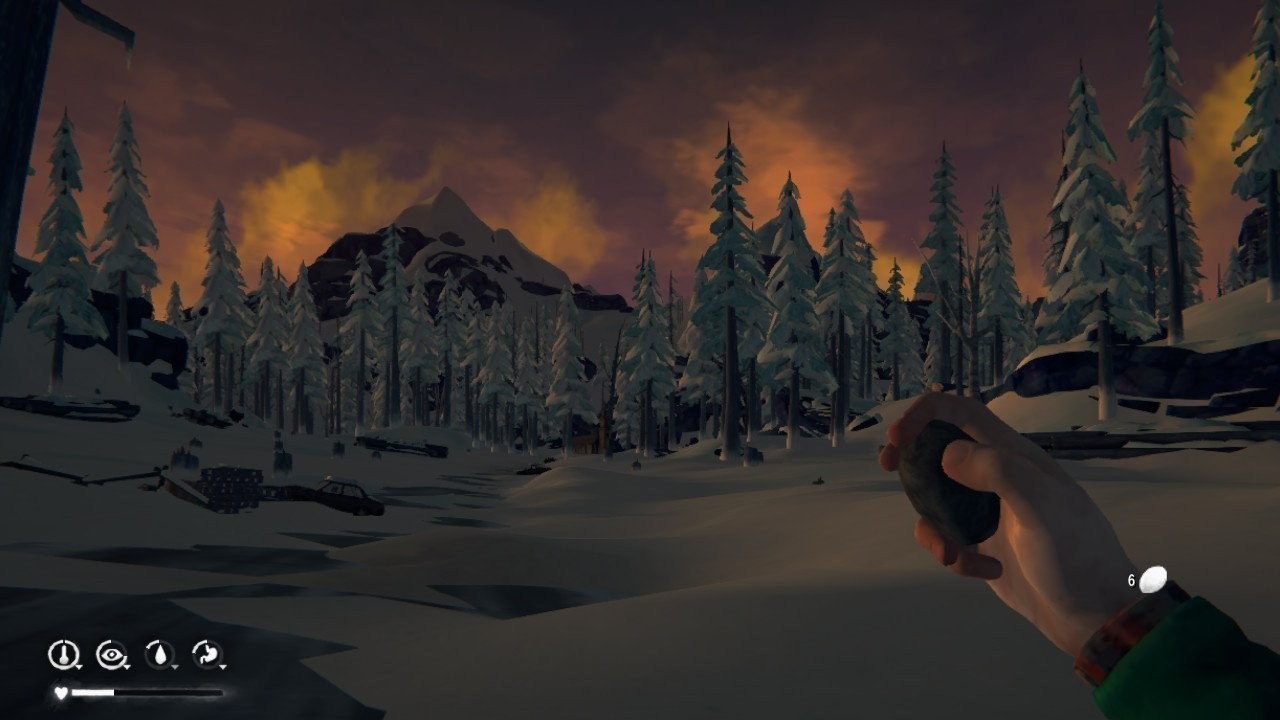Select the equipped stone item icon
1280x720 pixels.
(x=1153, y=579)
